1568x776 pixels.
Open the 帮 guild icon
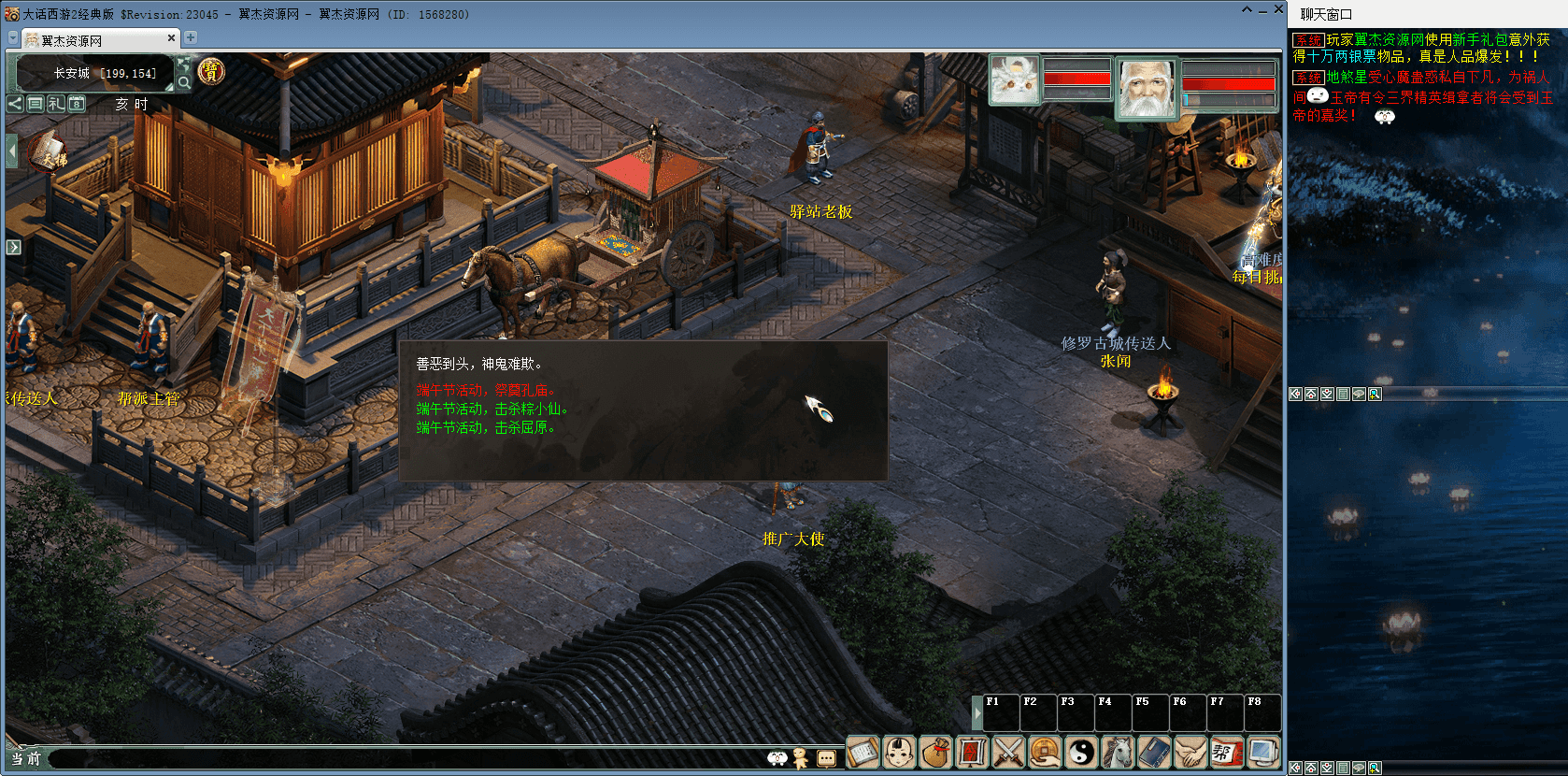(1226, 752)
